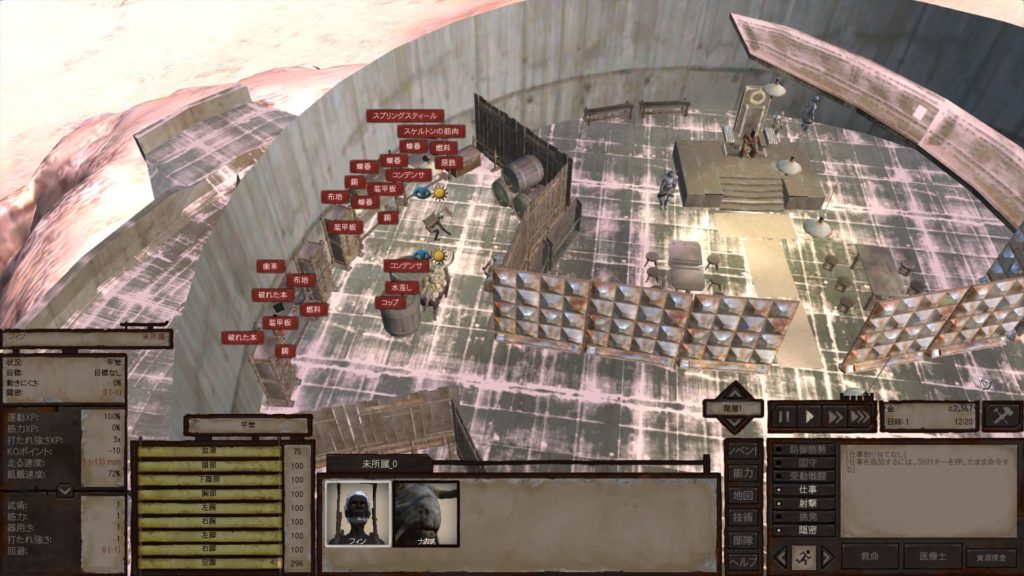Open the 地図 map screen
The width and height of the screenshot is (1024, 576).
point(742,495)
